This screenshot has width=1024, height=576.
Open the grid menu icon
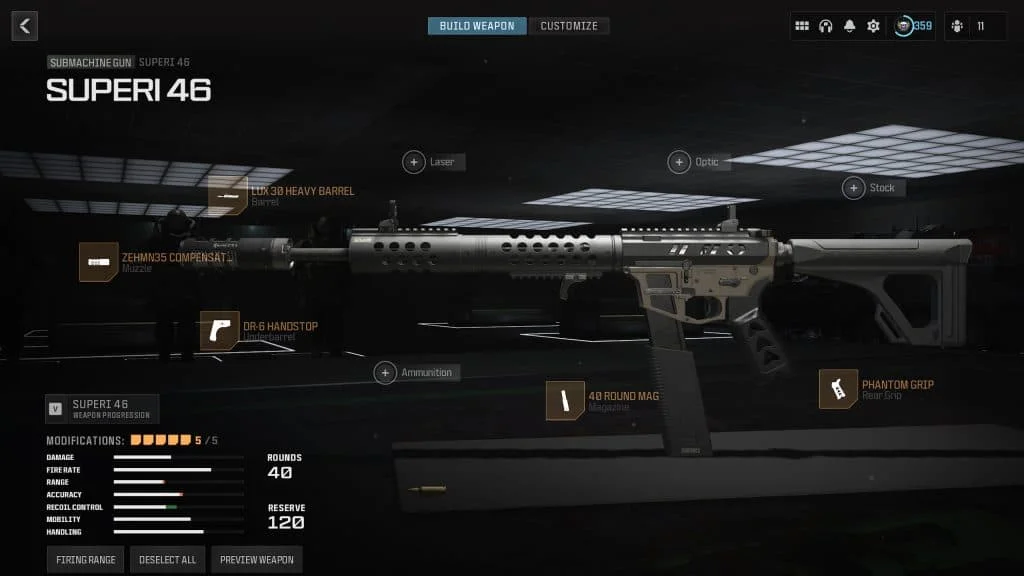pos(802,26)
